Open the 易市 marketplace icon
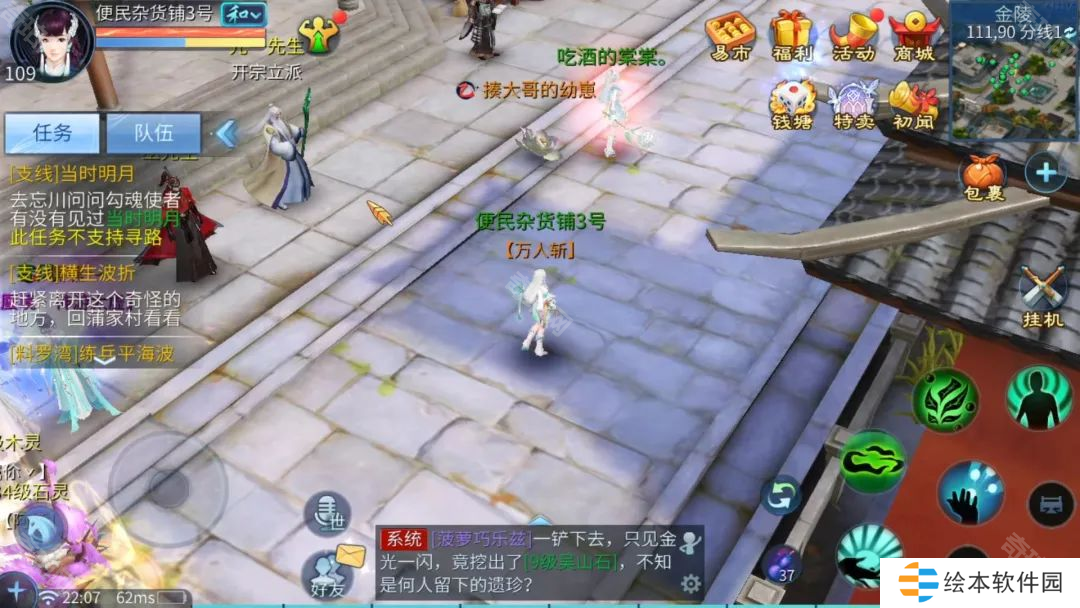 (729, 36)
